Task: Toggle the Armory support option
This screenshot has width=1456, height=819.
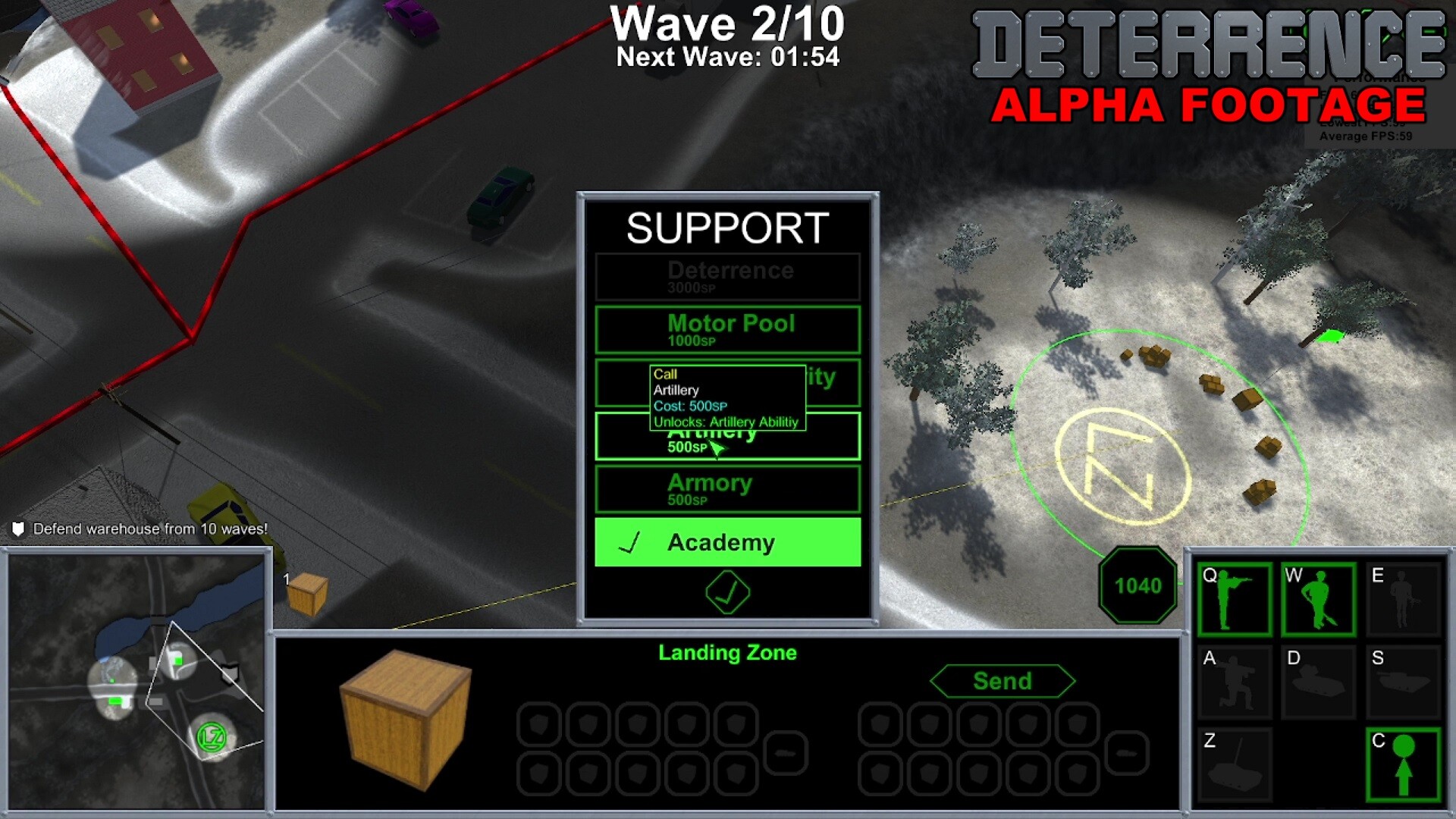Action: coord(726,488)
